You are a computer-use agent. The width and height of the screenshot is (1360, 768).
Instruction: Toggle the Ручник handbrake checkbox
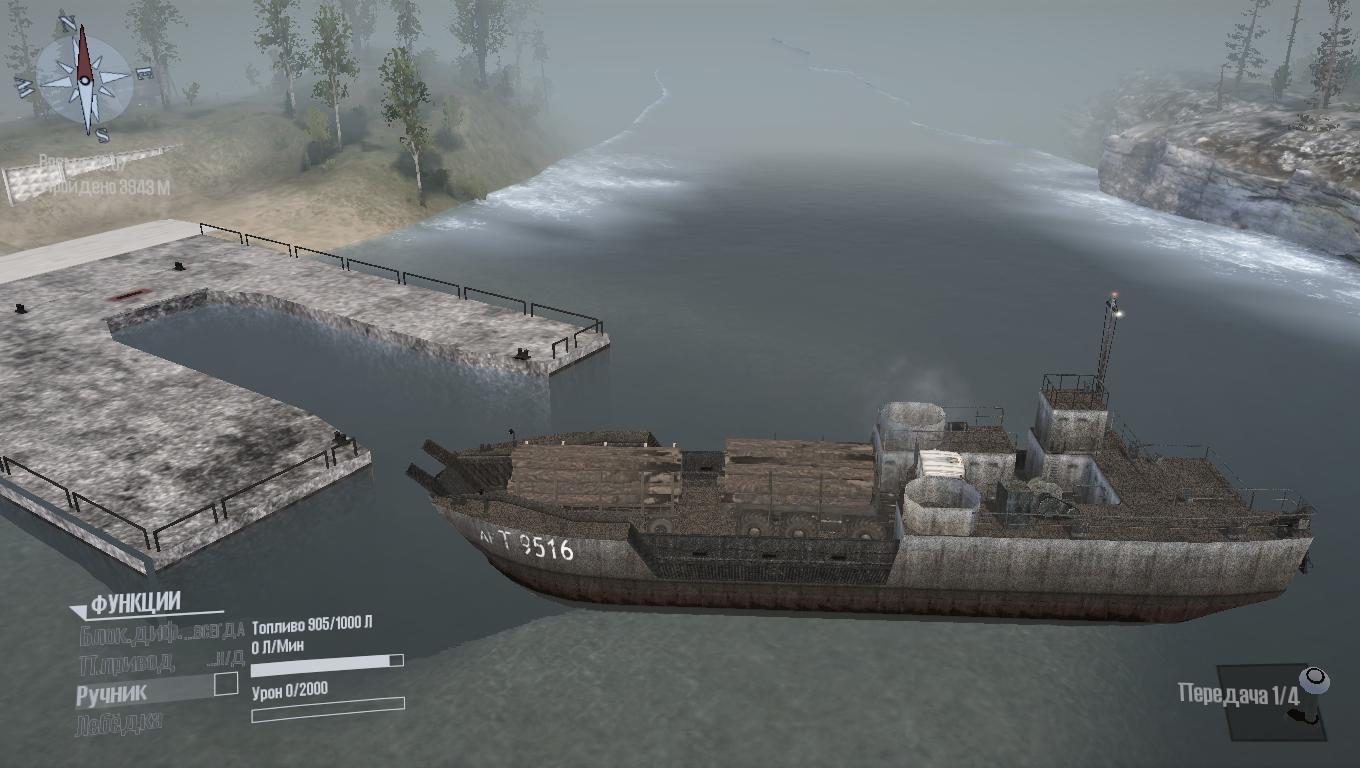[227, 684]
